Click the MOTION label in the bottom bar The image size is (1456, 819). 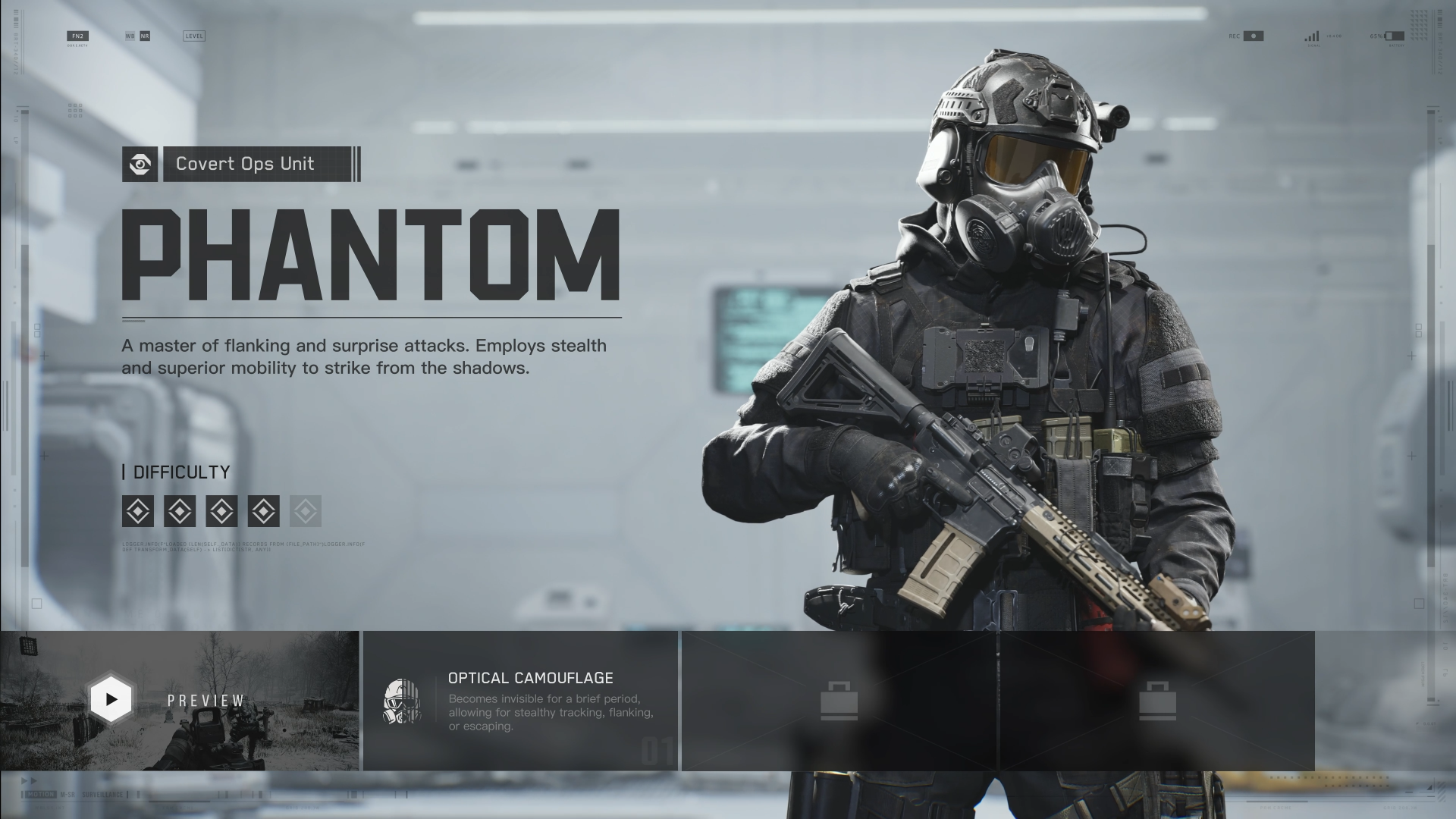tap(41, 795)
